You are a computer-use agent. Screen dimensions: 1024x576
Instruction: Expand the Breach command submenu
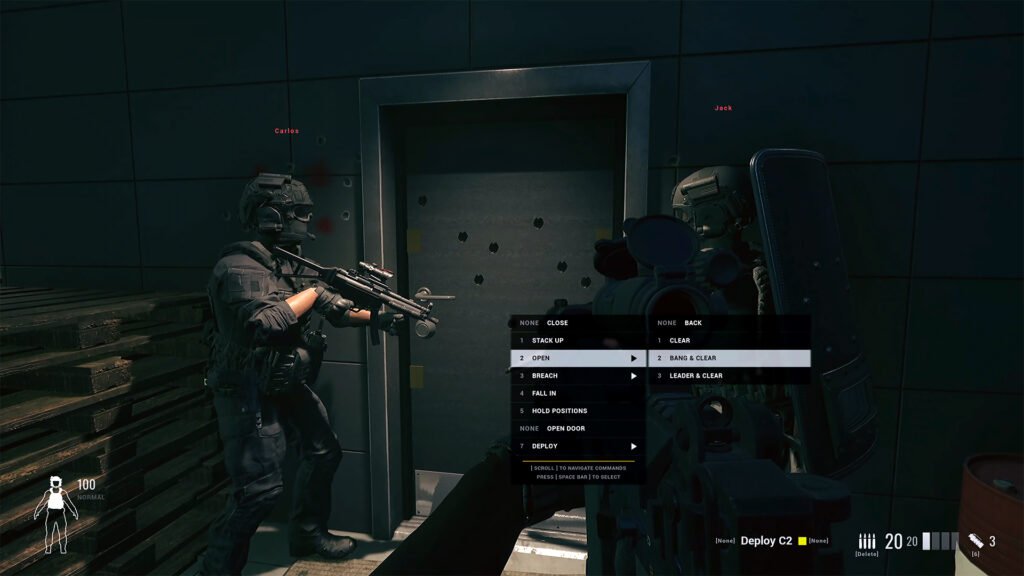(578, 376)
